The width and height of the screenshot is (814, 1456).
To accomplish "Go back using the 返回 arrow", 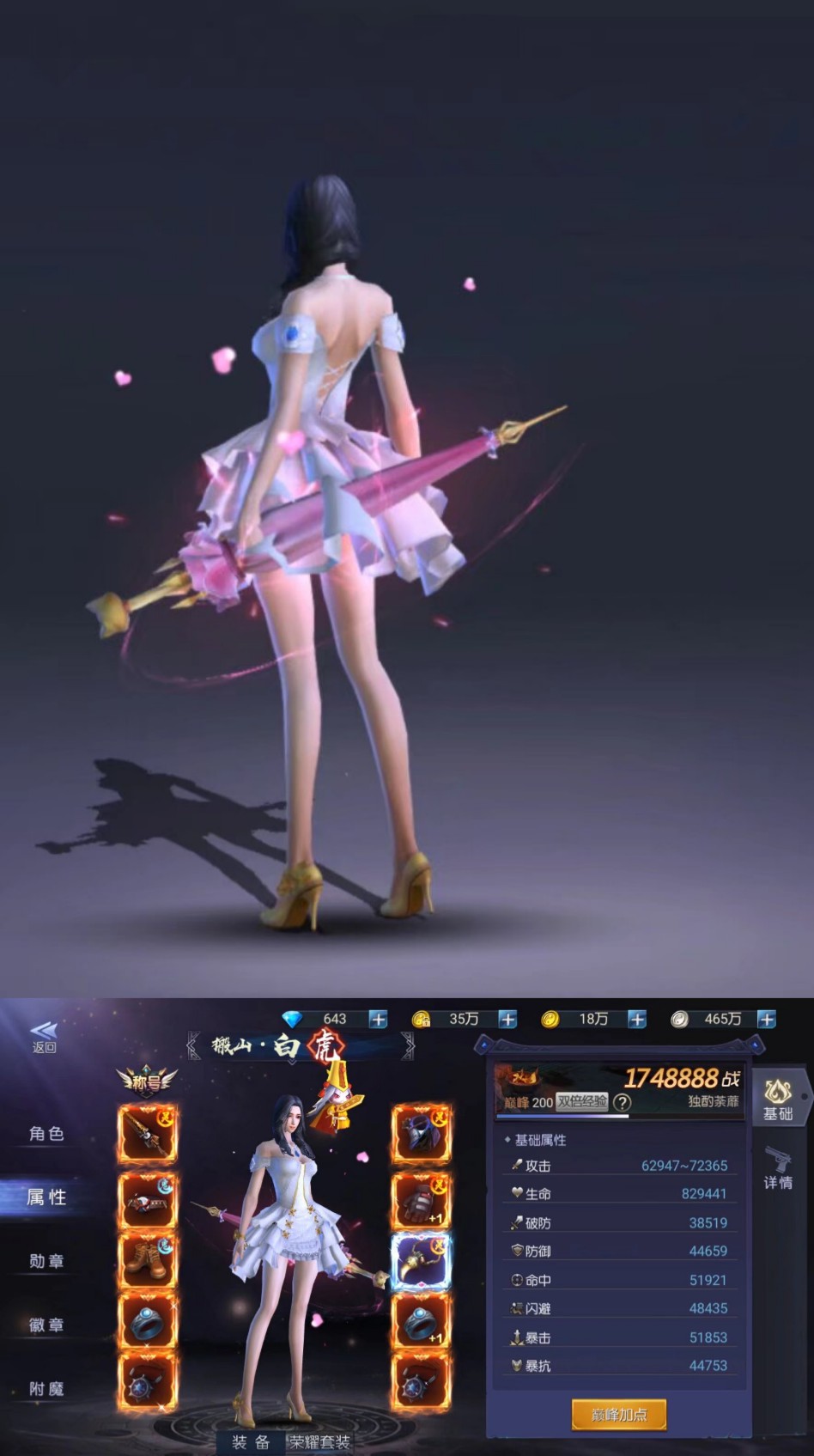I will [44, 1036].
